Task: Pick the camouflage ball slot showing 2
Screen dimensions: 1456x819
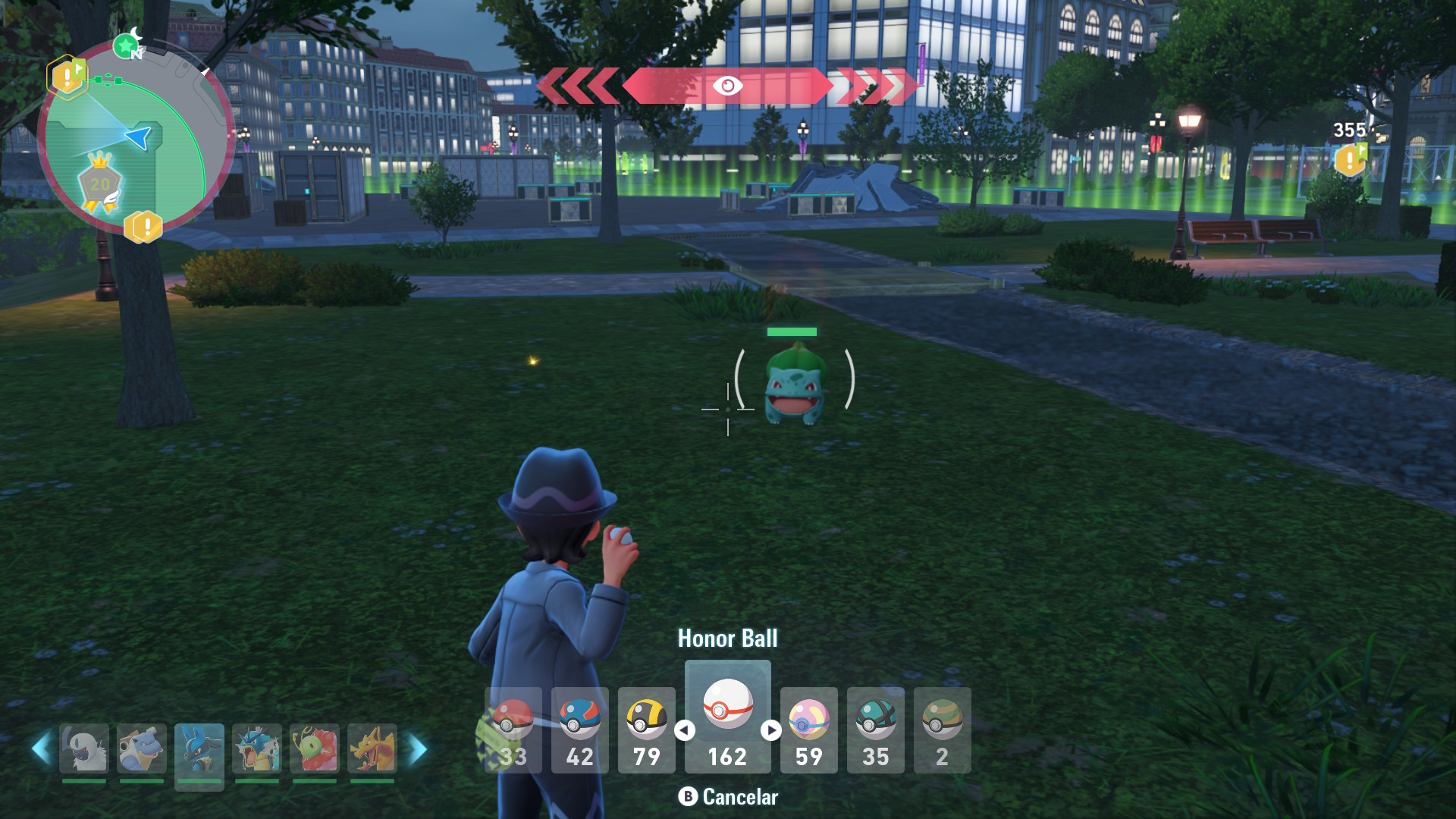Action: click(942, 730)
